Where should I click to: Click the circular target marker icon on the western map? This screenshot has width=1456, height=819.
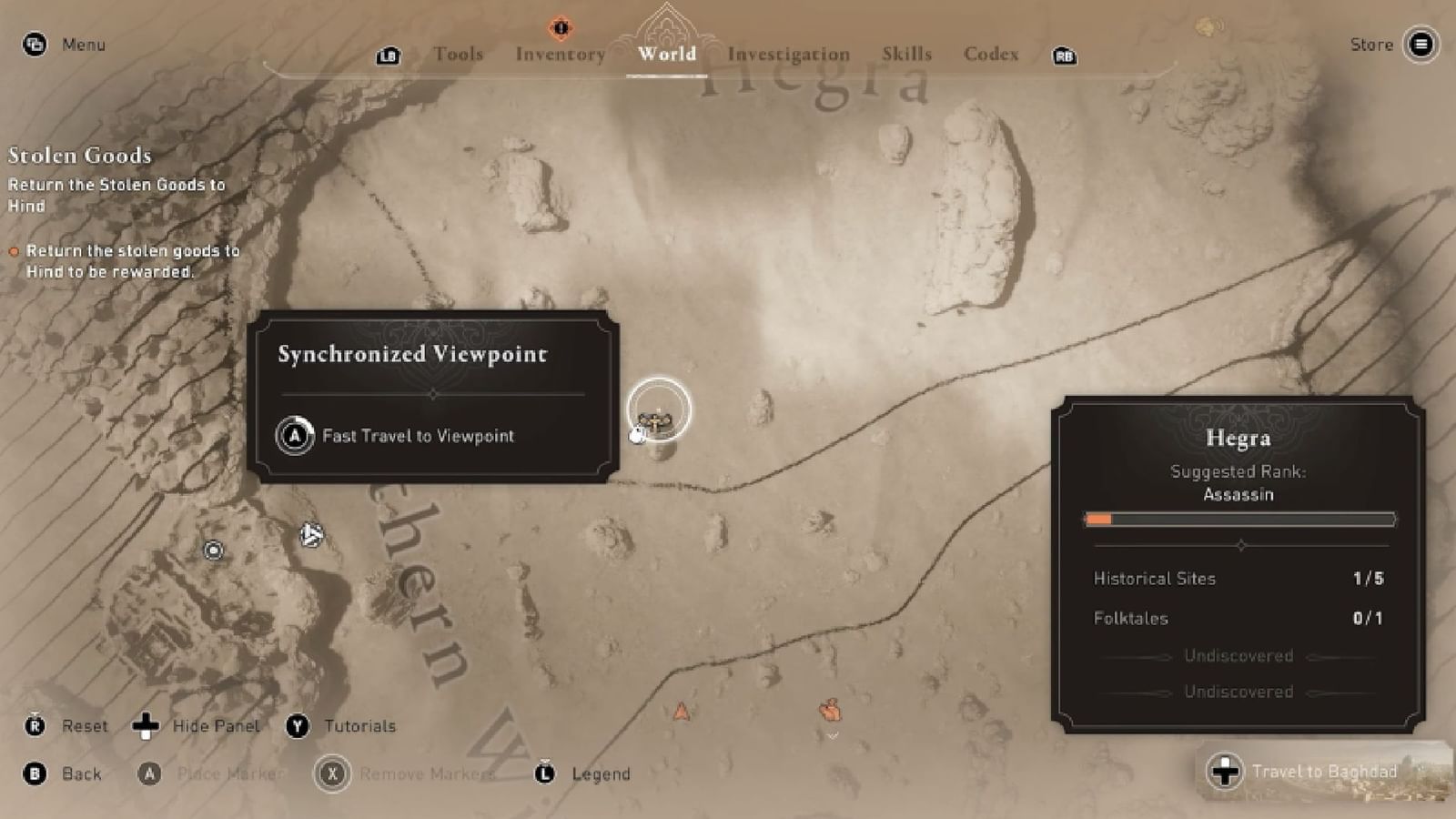(x=211, y=550)
